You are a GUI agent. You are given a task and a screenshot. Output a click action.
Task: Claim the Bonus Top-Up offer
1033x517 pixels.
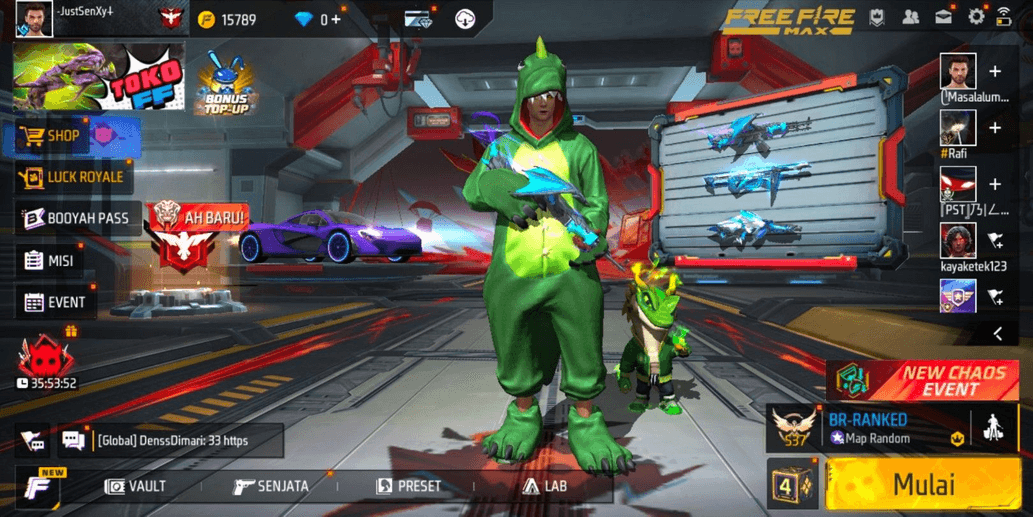coord(227,82)
